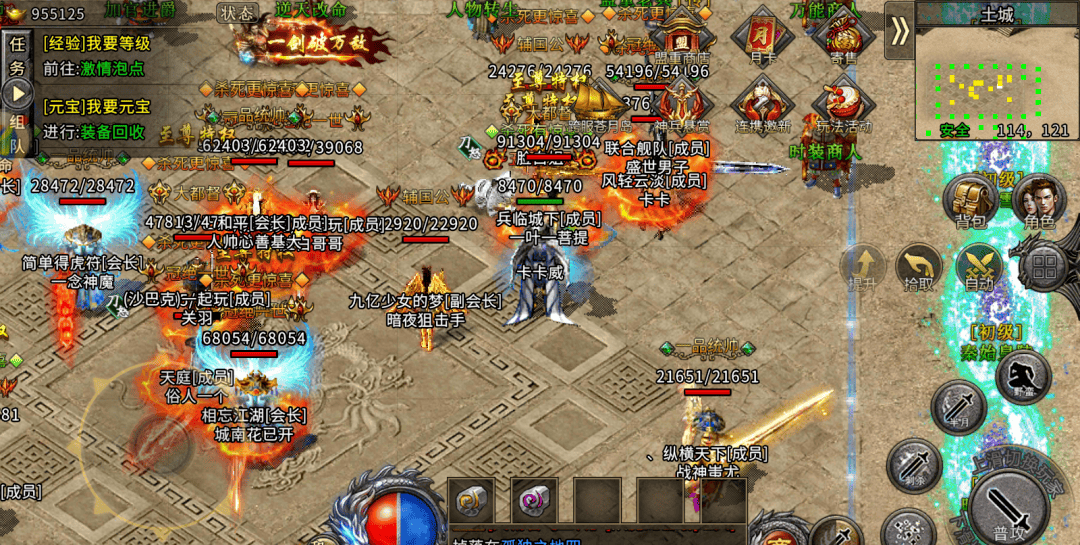
Task: Open the 玩法活动 events icon
Action: (843, 104)
